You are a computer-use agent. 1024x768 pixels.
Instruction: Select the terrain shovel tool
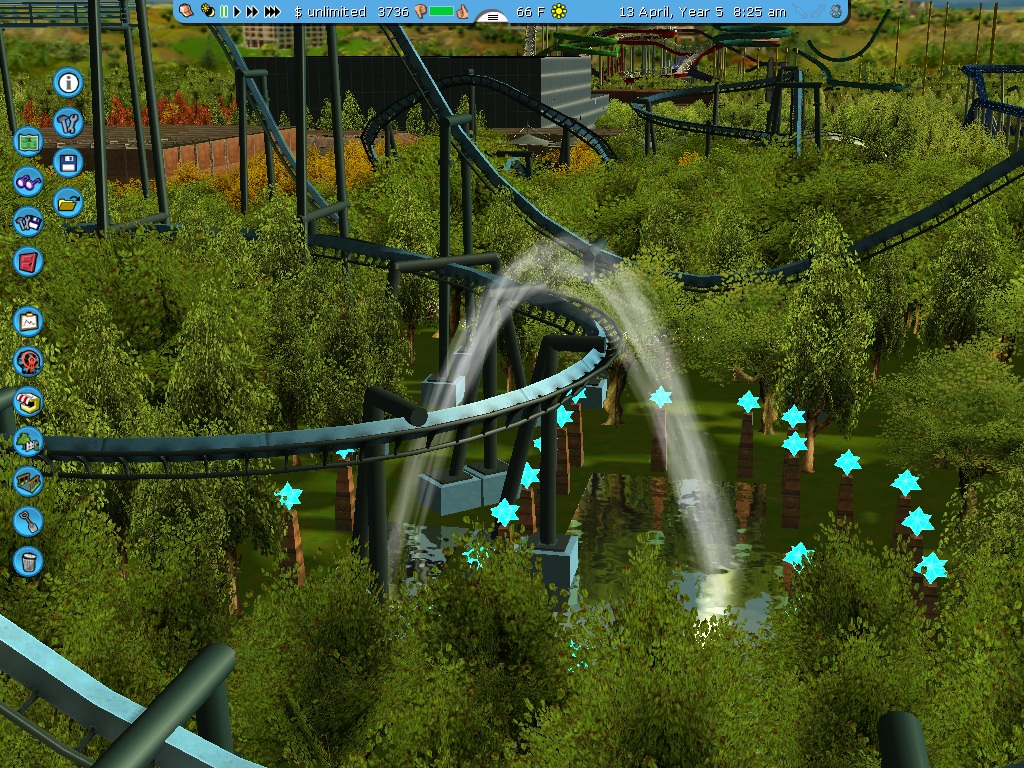28,521
